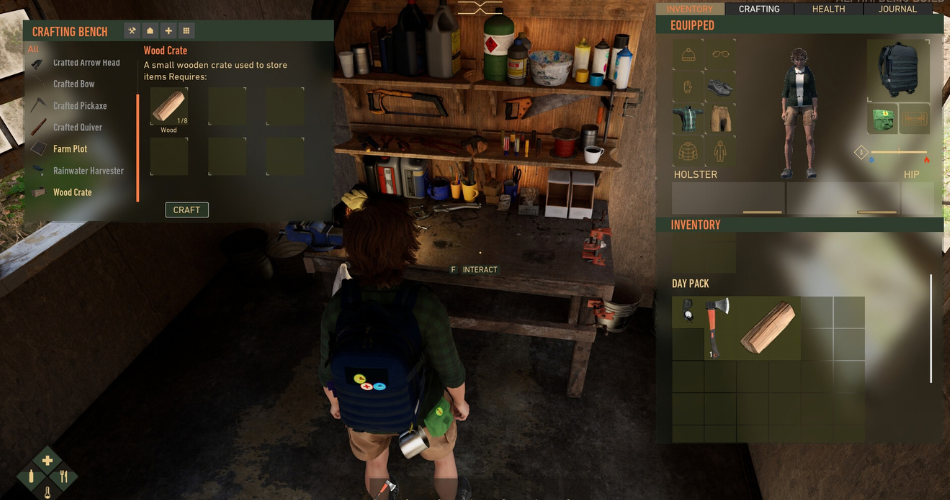Switch to the Crafting tab

[x=759, y=9]
